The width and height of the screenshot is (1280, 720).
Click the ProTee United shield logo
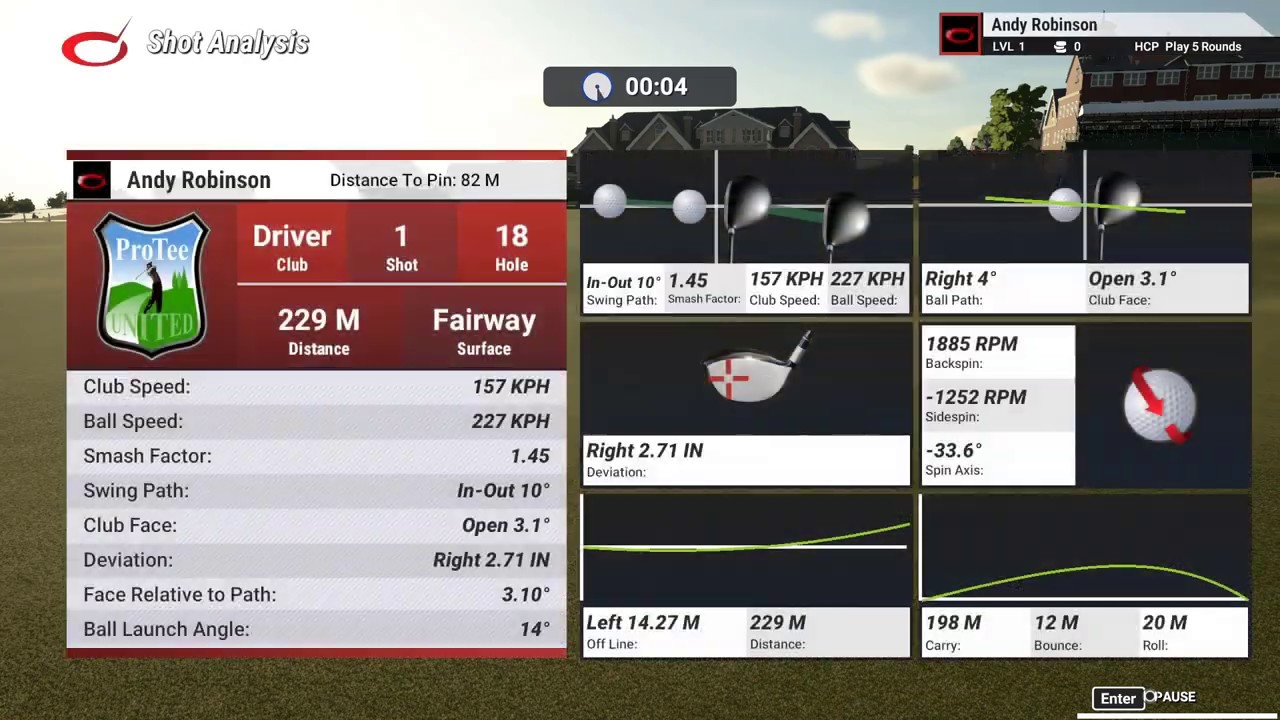[151, 285]
